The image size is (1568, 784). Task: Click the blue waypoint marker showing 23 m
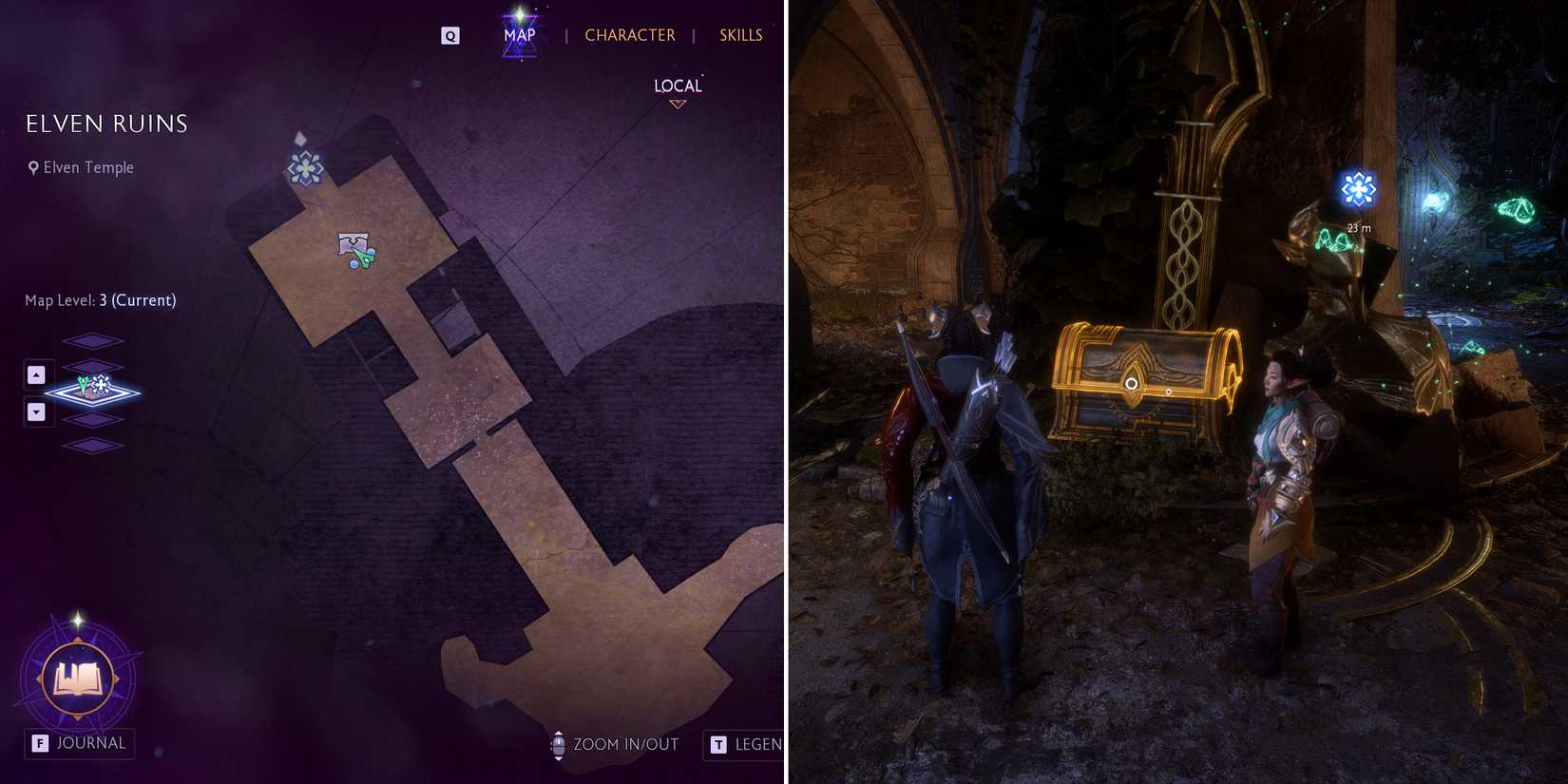pyautogui.click(x=1360, y=189)
